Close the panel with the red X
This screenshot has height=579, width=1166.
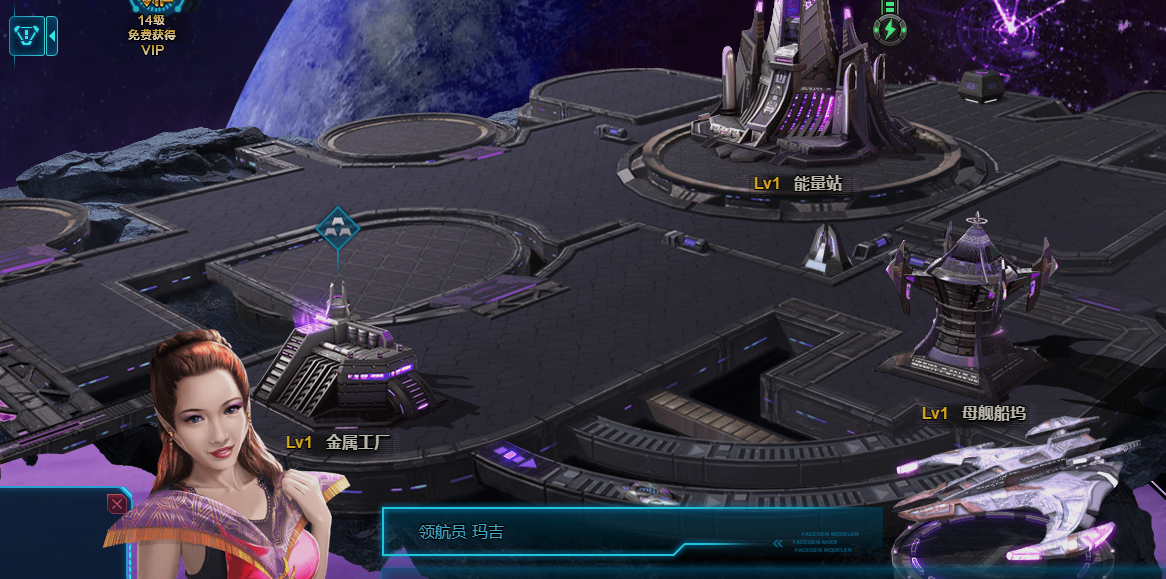[117, 503]
